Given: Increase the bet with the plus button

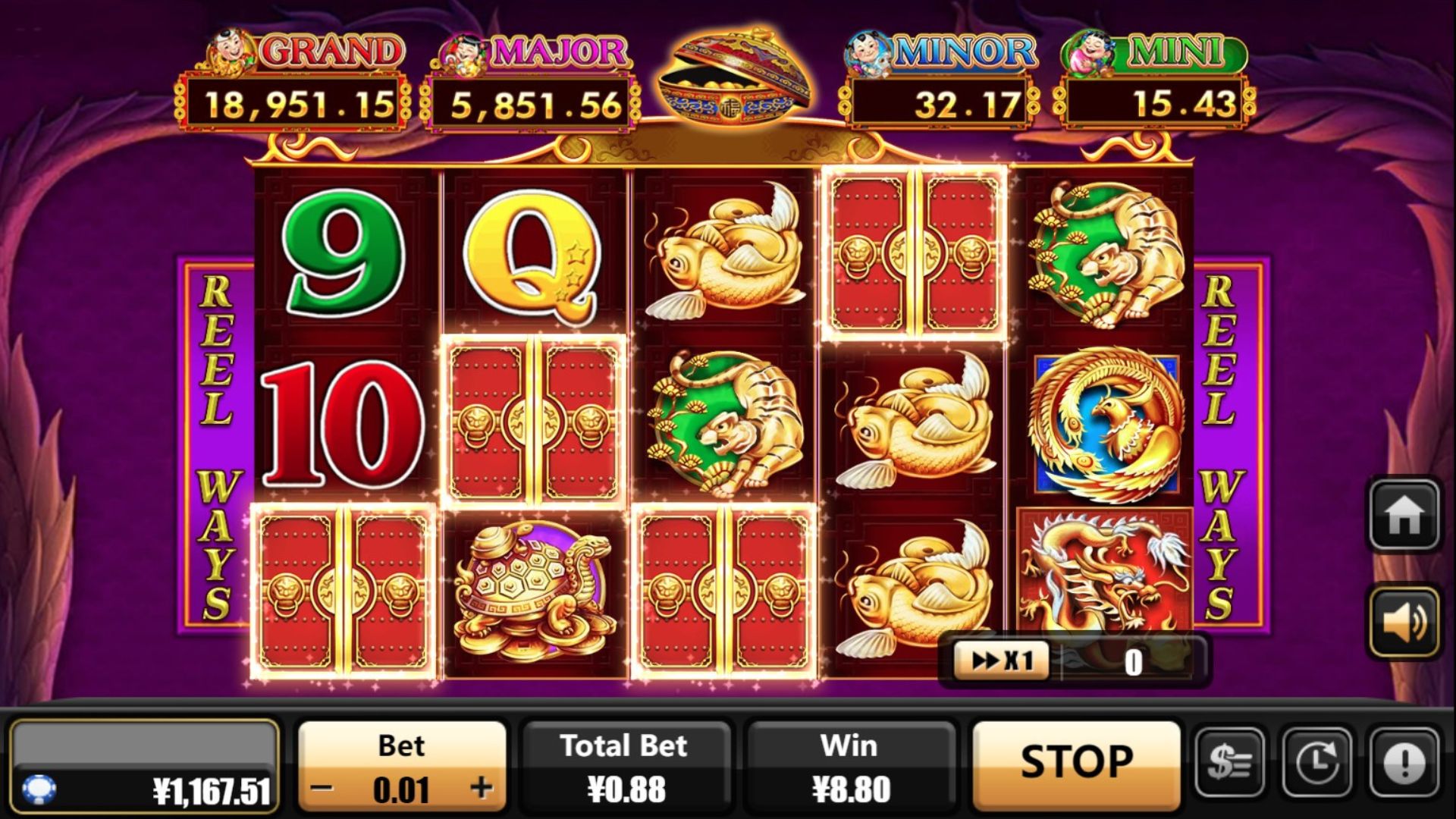Looking at the screenshot, I should (482, 789).
